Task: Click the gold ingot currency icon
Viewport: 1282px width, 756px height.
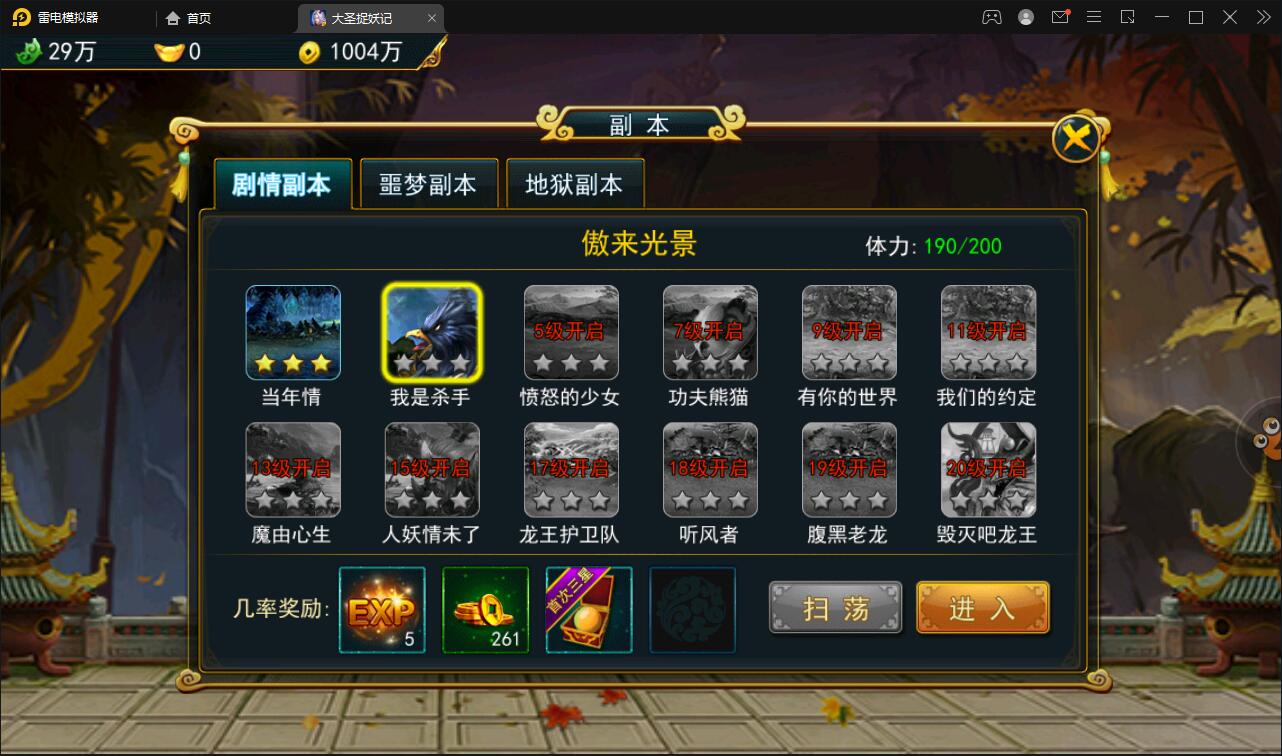Action: 167,52
